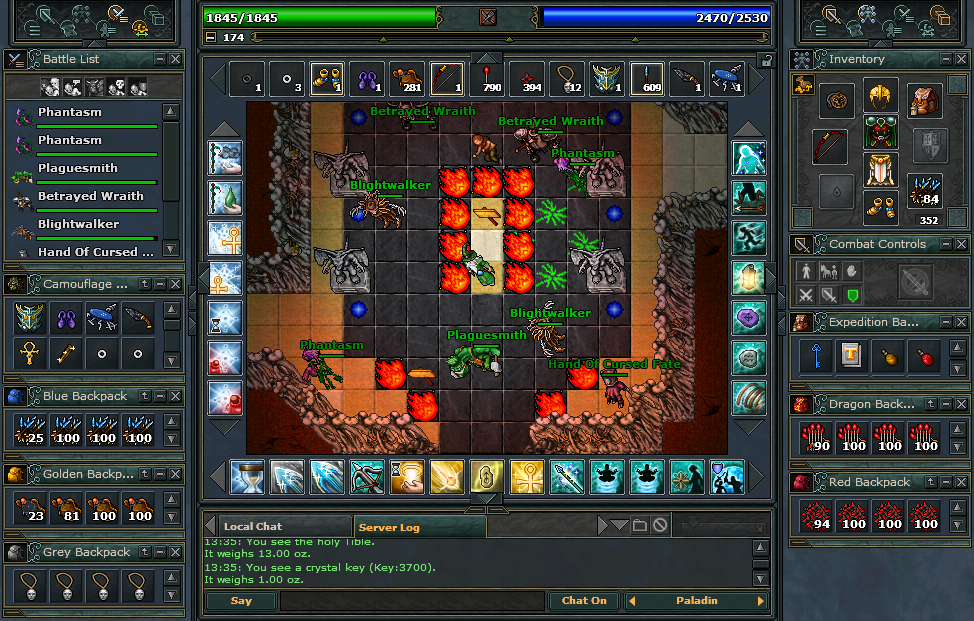Target Betrayed Wraith in the Battle List
Viewport: 974px width, 621px height.
tap(90, 197)
